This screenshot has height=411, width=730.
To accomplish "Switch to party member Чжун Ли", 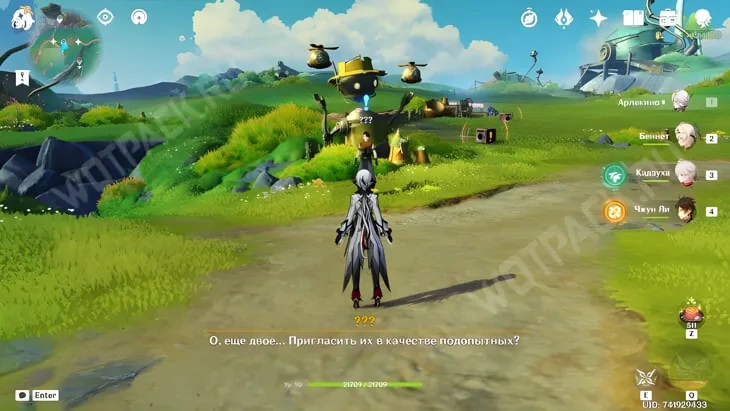I will (x=685, y=210).
